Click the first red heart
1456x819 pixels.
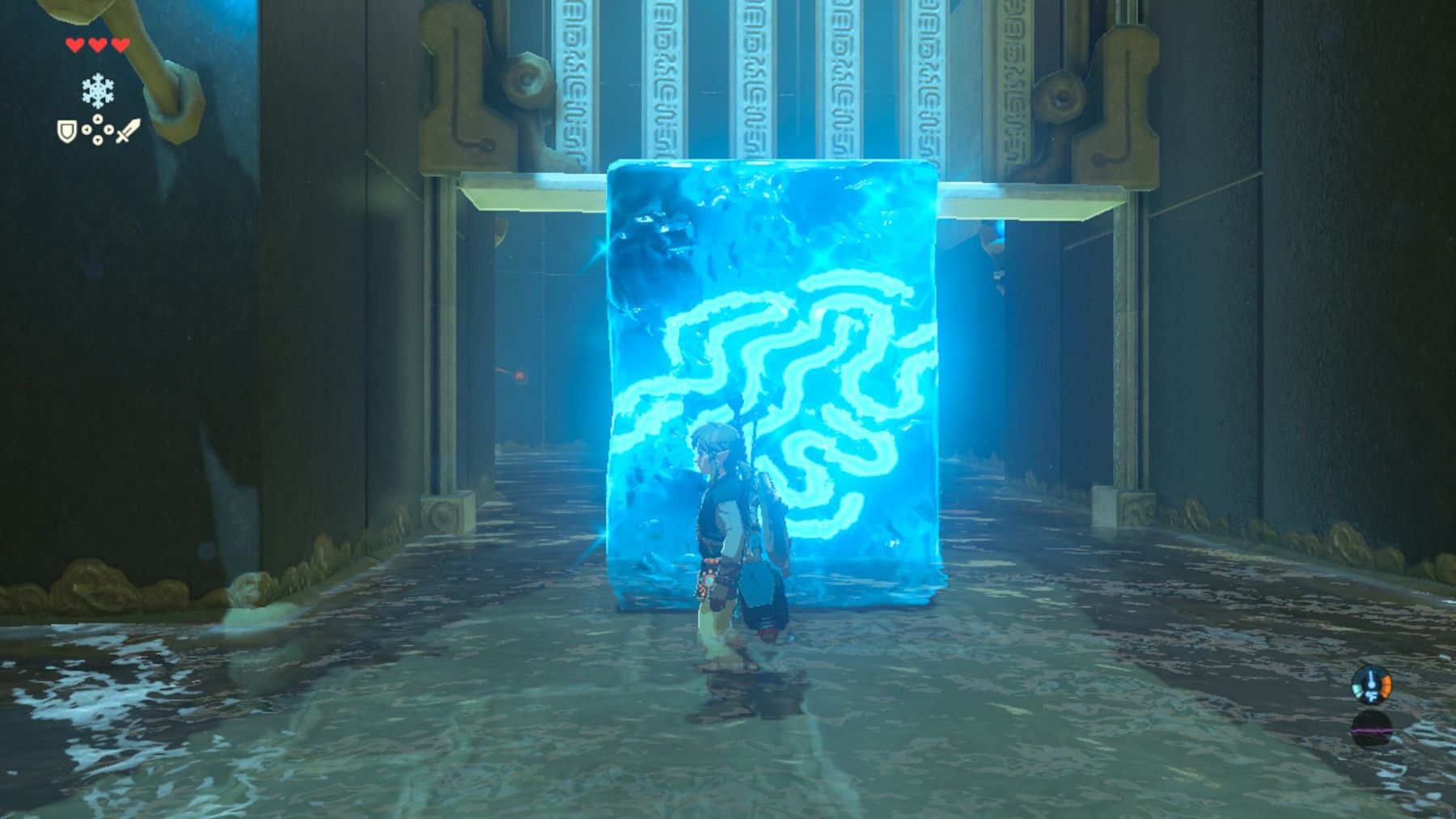(x=75, y=44)
